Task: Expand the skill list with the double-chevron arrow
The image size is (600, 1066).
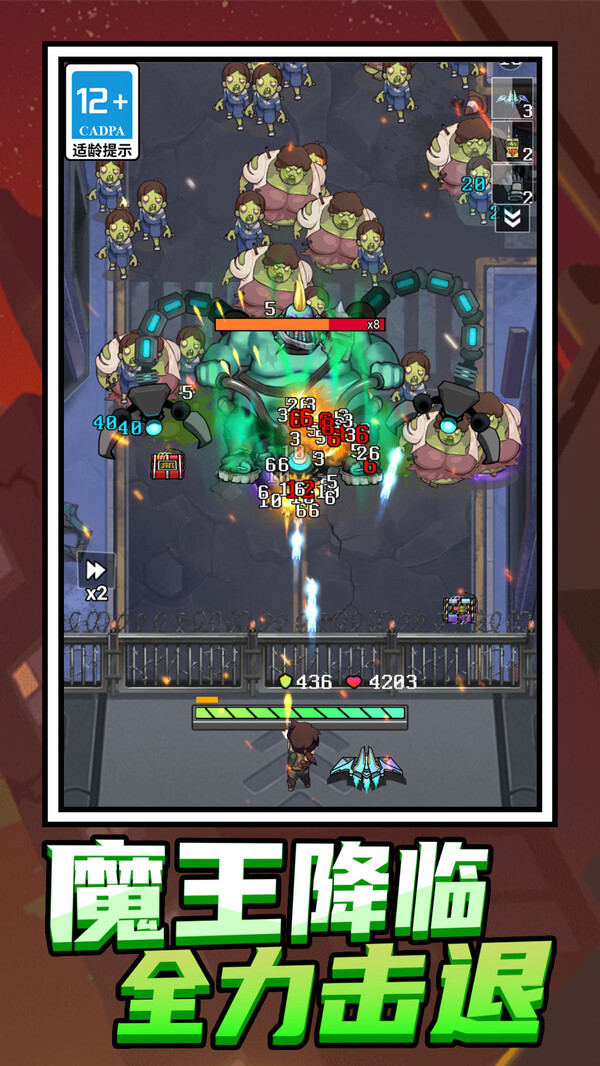Action: click(513, 219)
